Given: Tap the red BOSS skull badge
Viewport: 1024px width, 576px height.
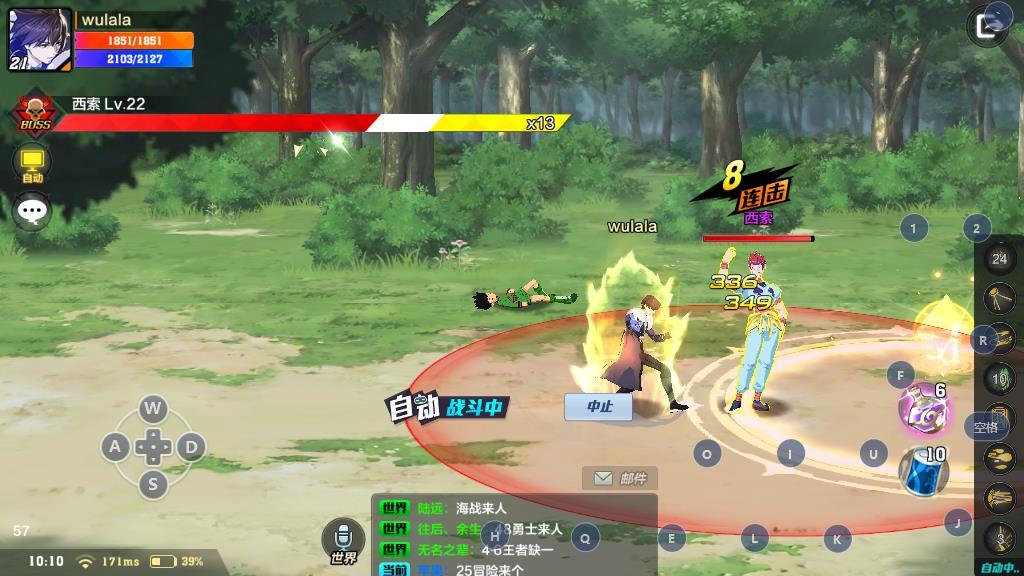Looking at the screenshot, I should 36,112.
